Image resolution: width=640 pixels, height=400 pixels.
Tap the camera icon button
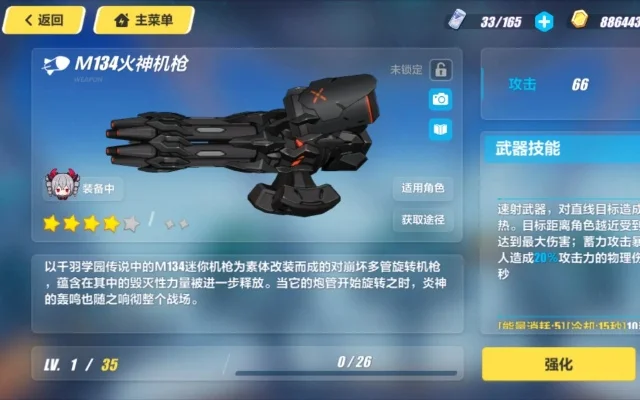click(440, 99)
